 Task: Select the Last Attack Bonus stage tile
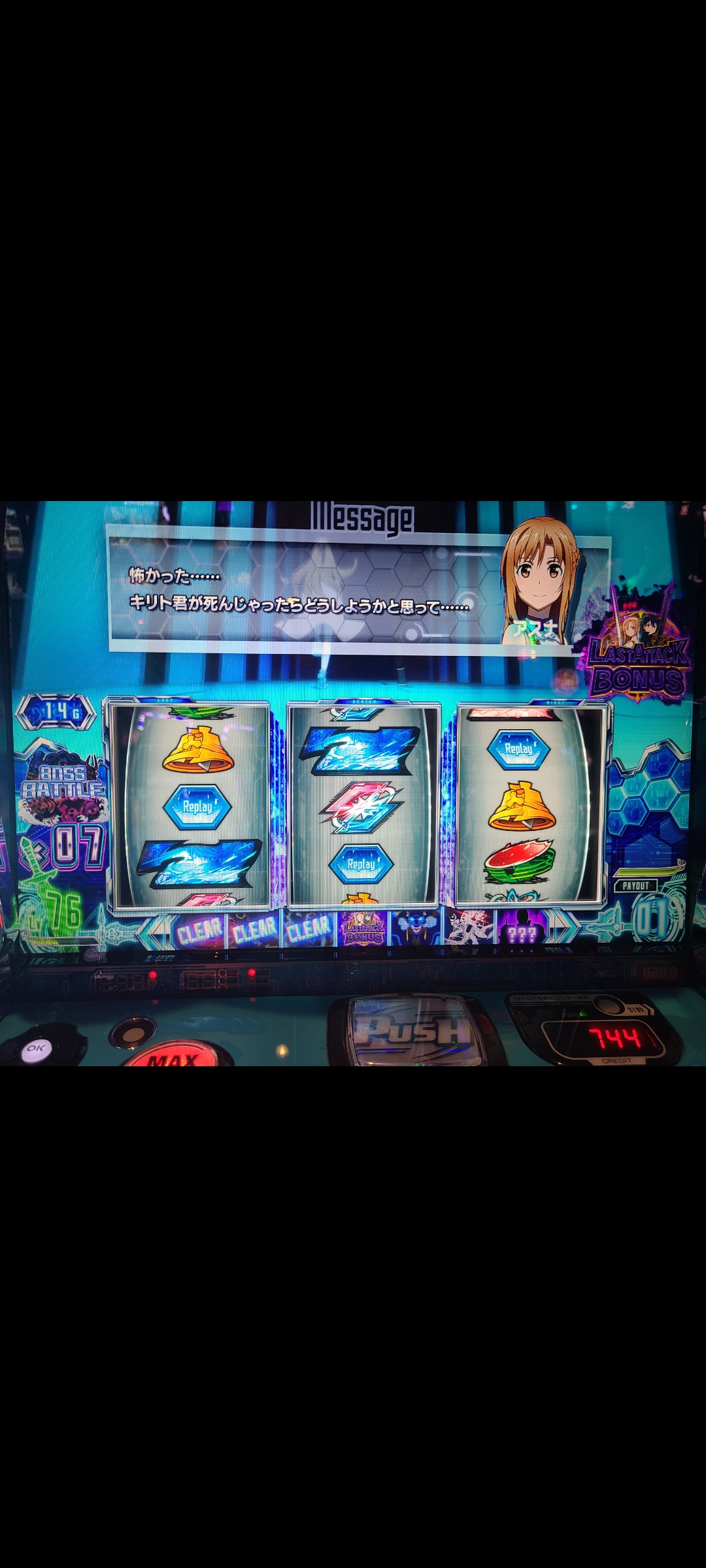click(363, 930)
